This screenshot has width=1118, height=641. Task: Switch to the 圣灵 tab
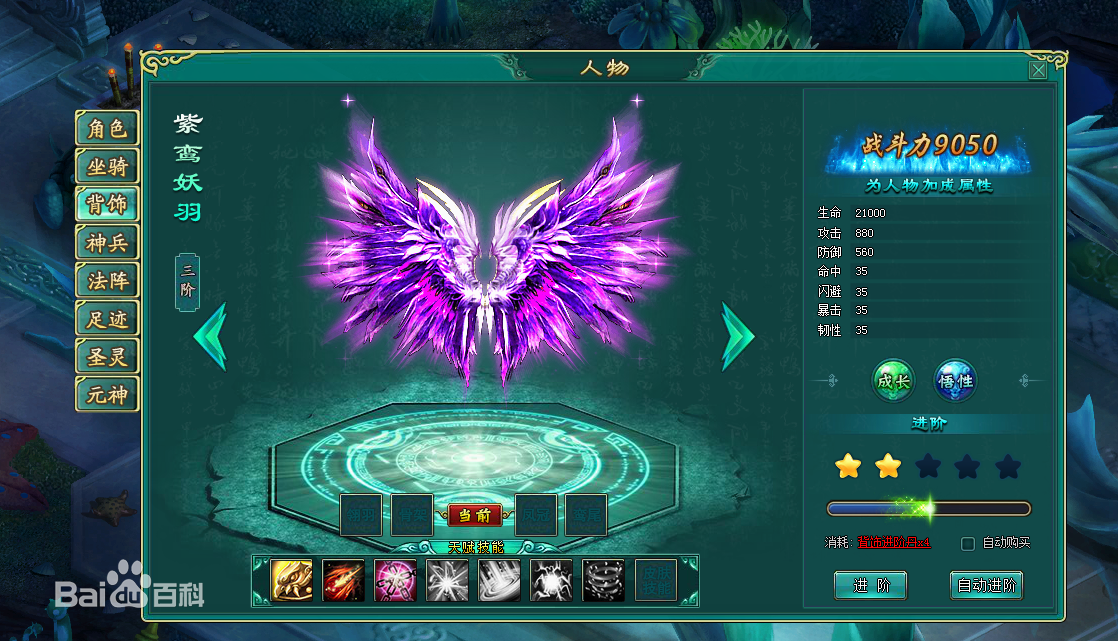pos(106,357)
